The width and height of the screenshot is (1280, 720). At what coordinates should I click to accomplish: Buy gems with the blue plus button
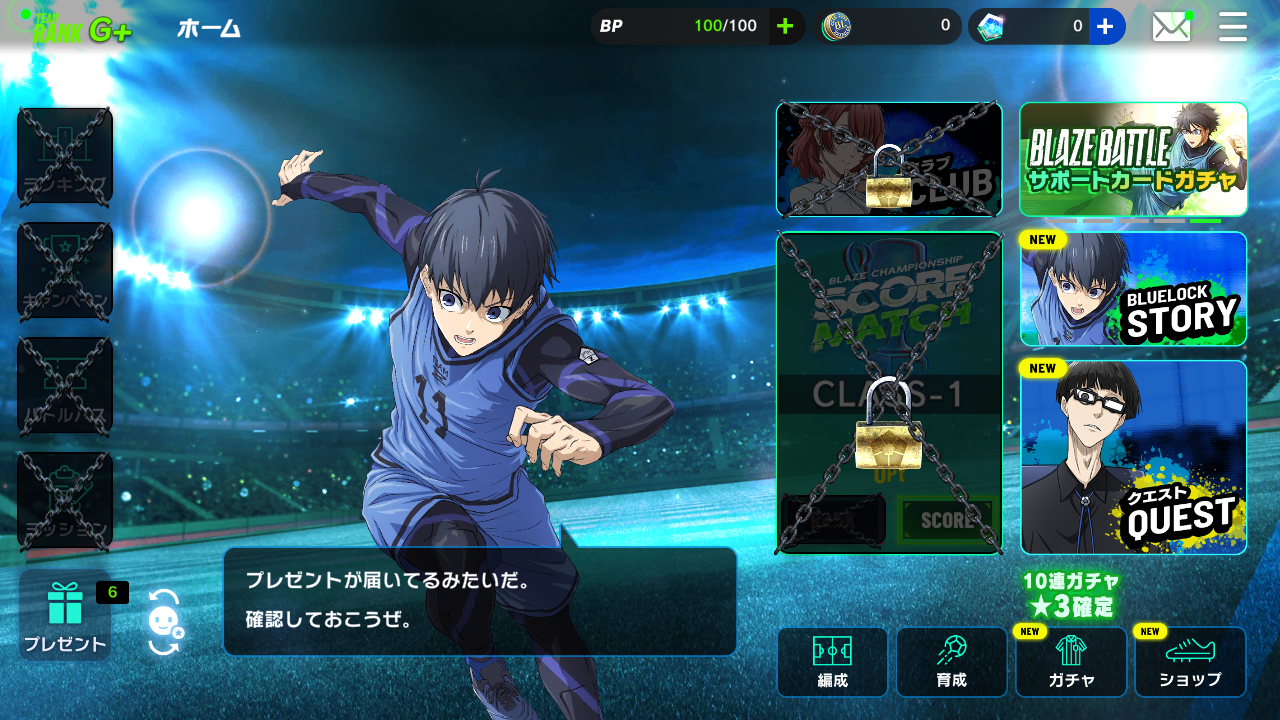tap(1106, 26)
